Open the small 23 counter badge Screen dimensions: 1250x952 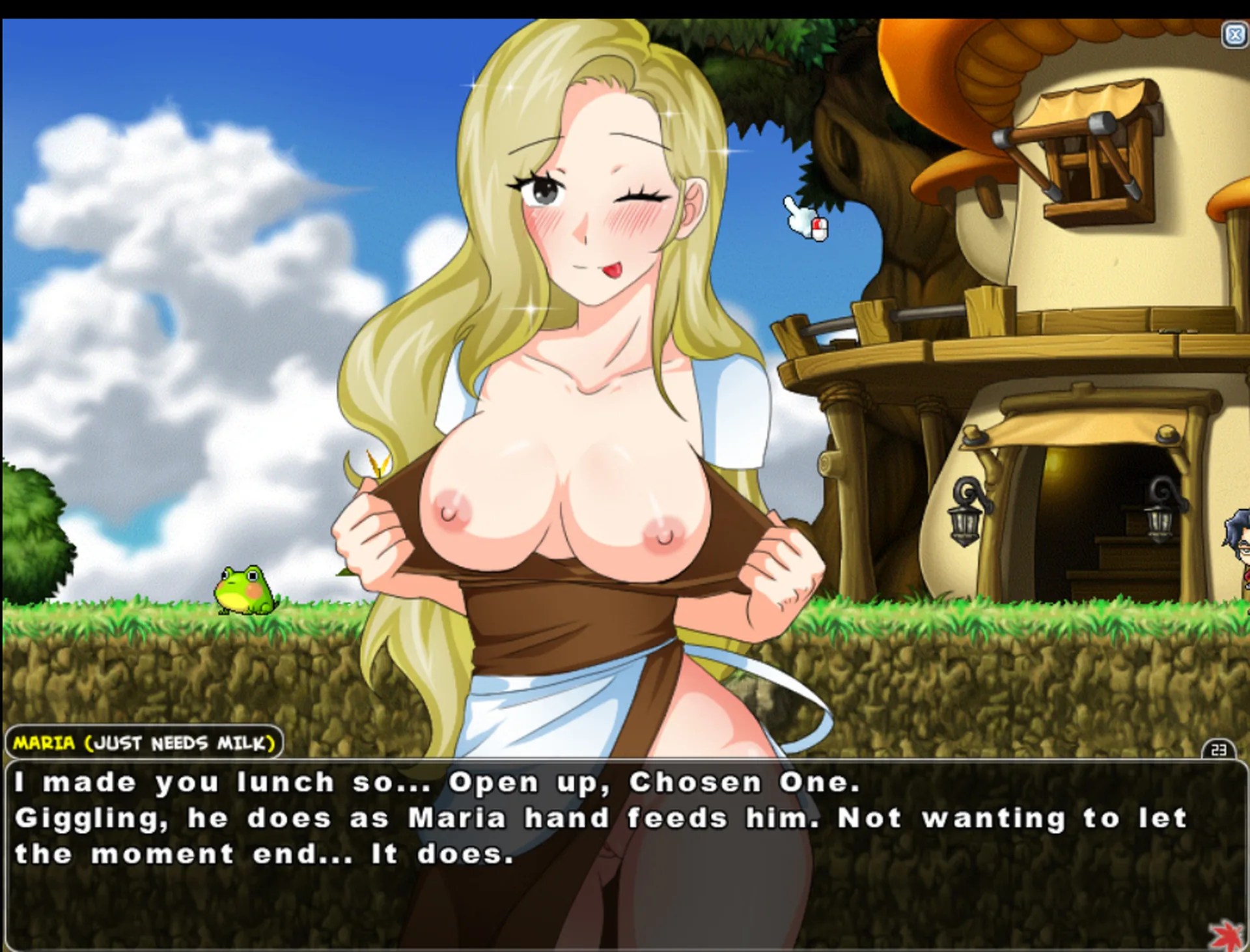coord(1219,749)
